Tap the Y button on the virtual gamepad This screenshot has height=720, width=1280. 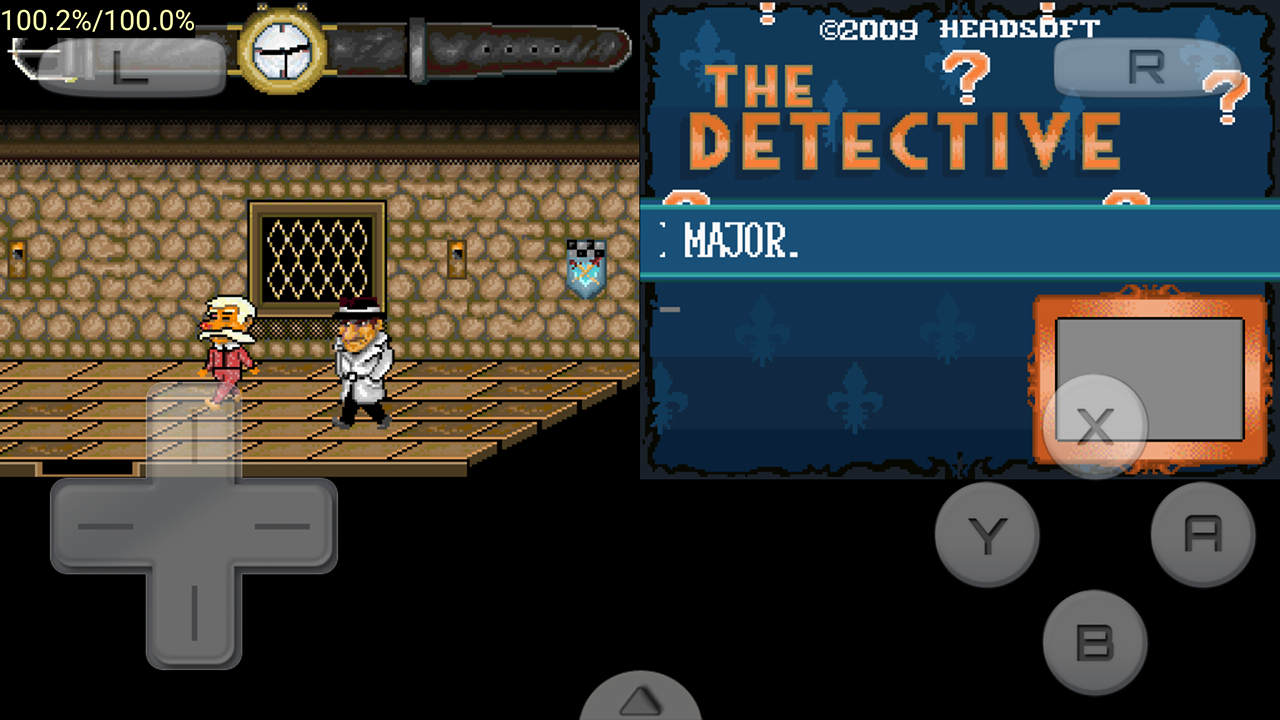987,533
